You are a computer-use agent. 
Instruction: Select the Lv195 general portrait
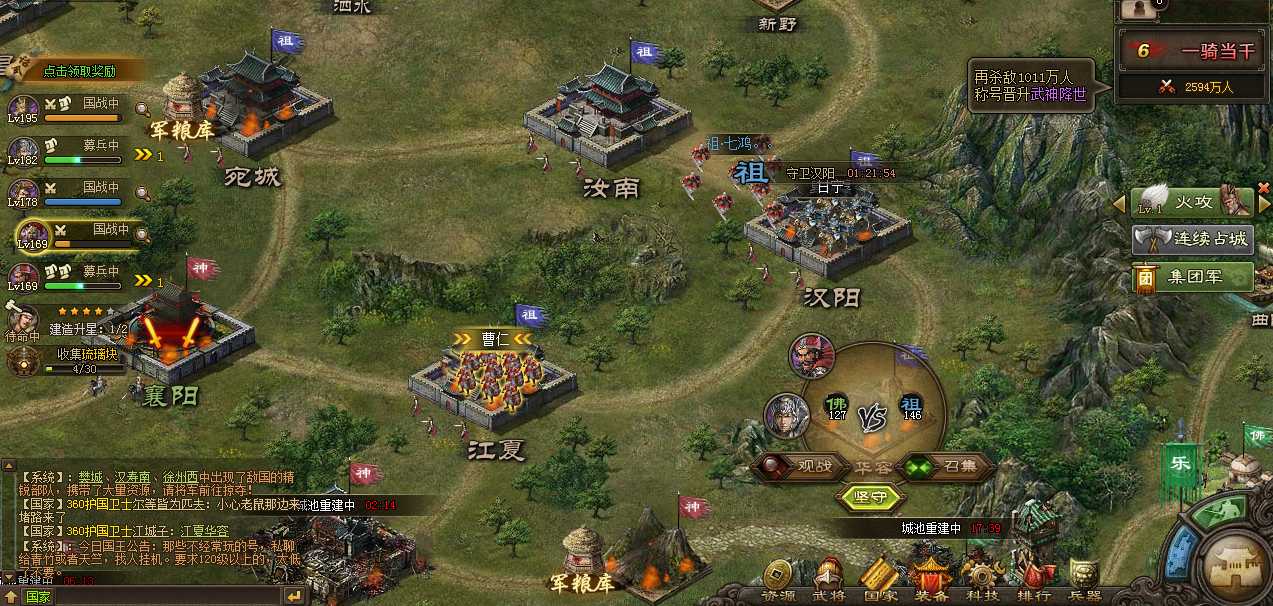(x=22, y=108)
